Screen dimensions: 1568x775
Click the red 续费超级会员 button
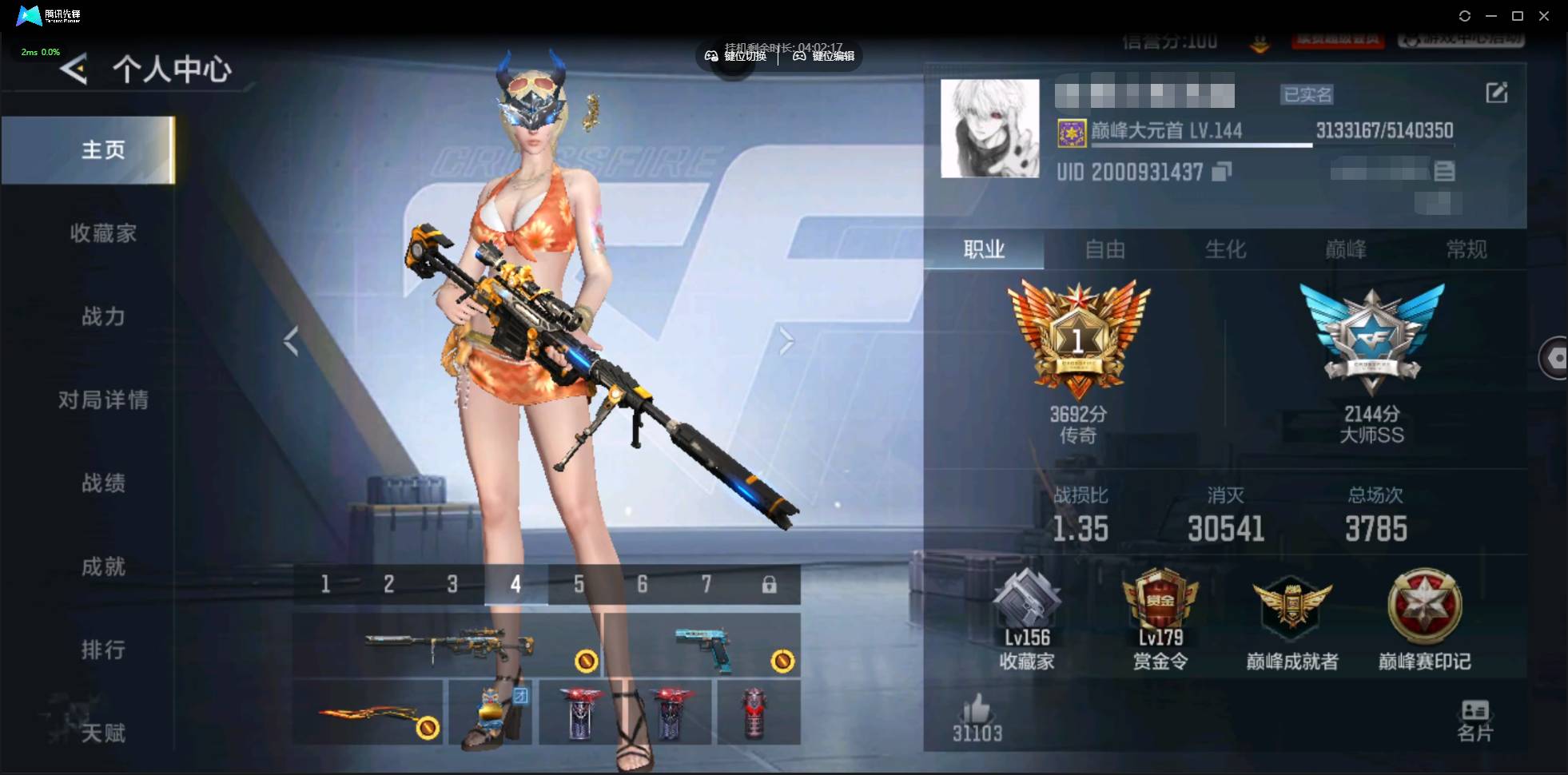1337,42
